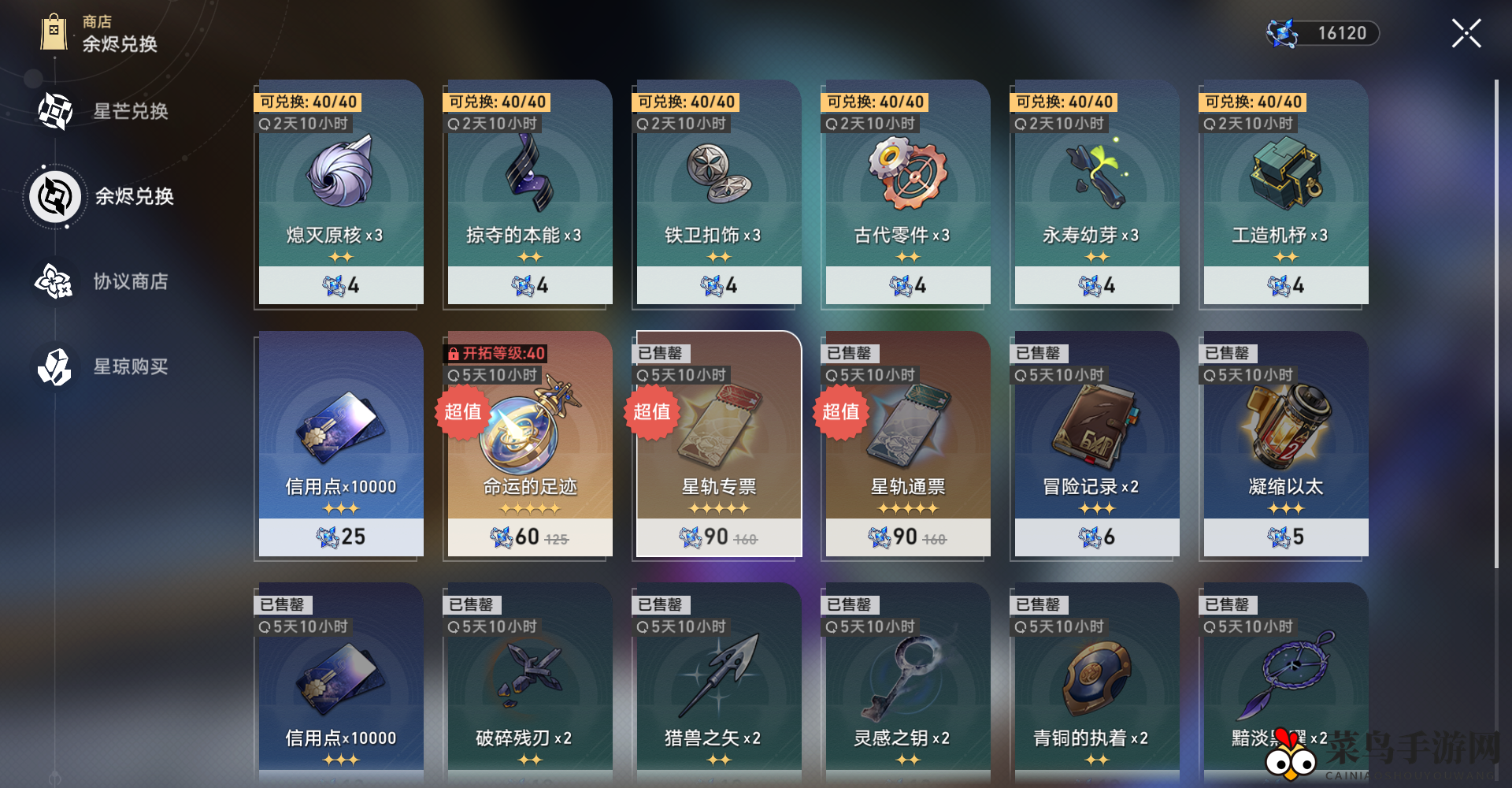
Task: Select the 永寿幼芽 x3 item
Action: tap(1096, 192)
